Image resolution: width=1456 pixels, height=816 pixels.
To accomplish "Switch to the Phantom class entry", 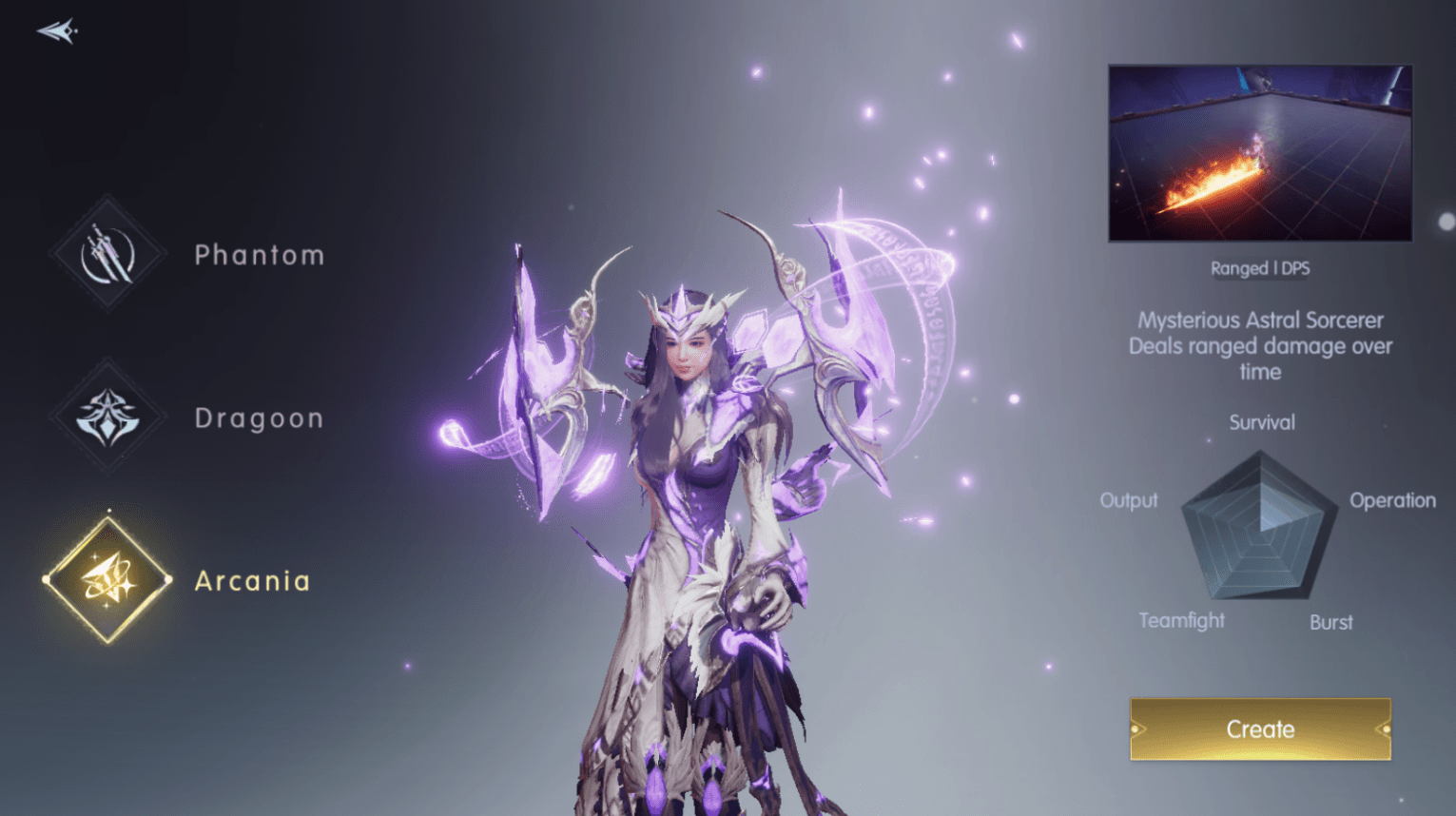I will 259,255.
